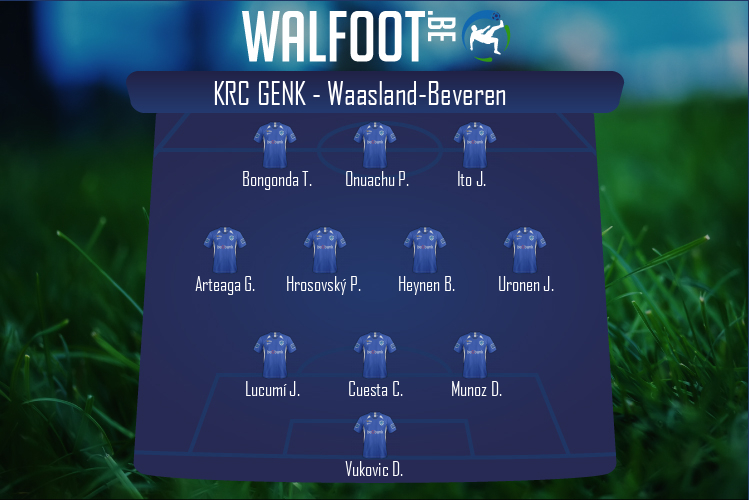Select goalkeeper Vukovic D.'s jersey
This screenshot has width=750, height=500.
(375, 435)
